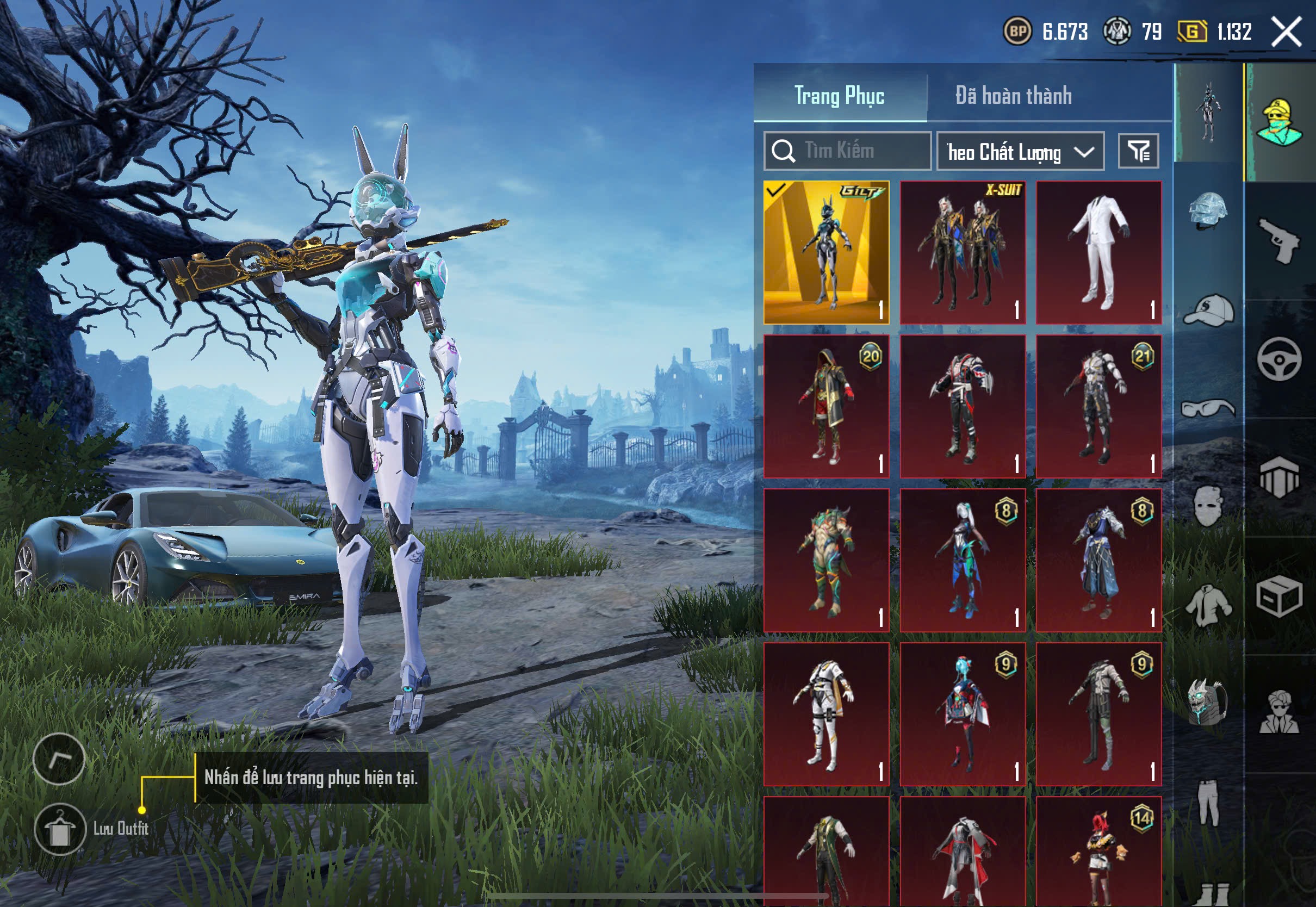Viewport: 1316px width, 907px height.
Task: Close the inventory with the X button
Action: coord(1286,31)
